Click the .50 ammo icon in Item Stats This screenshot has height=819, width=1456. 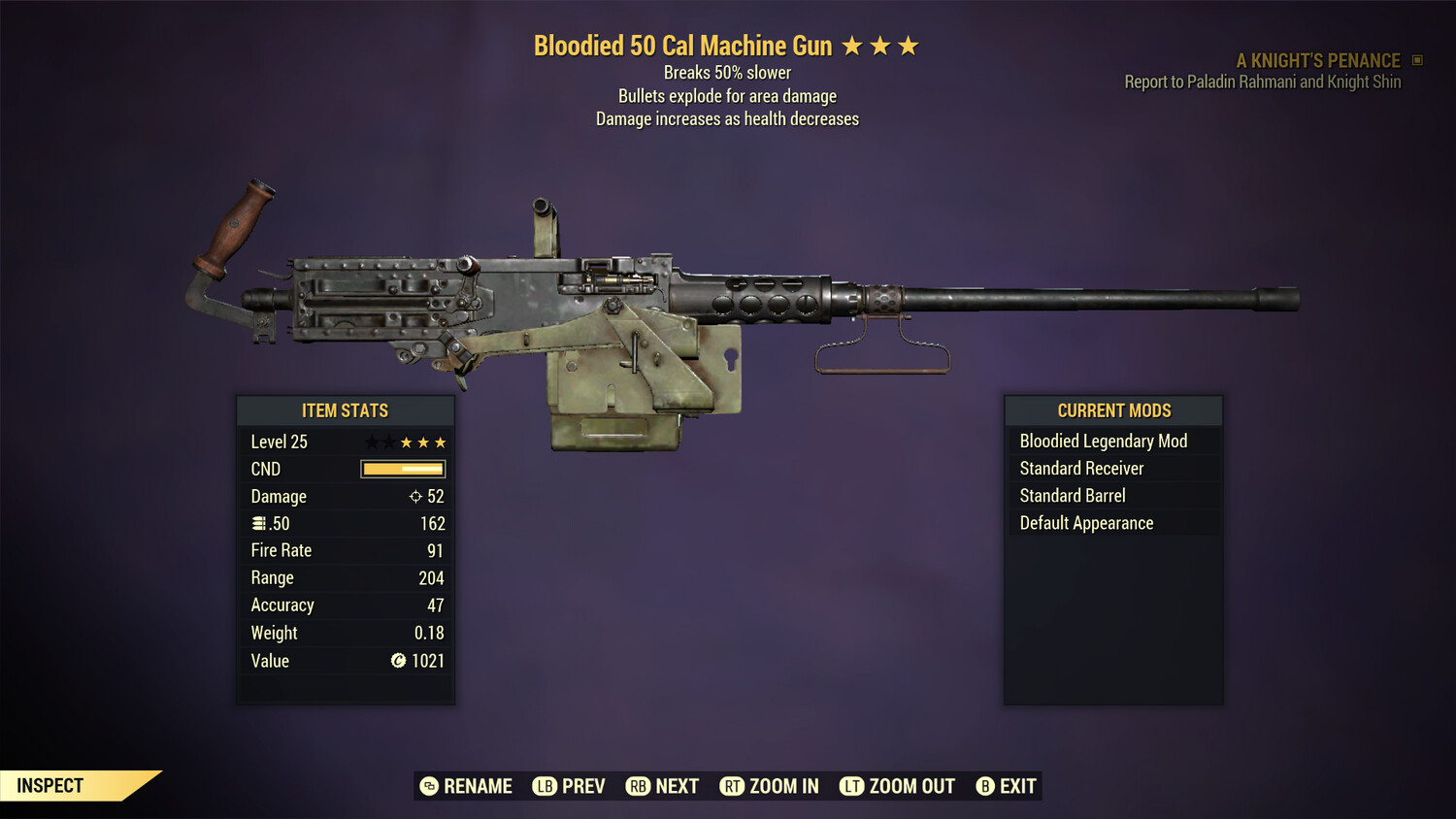click(x=259, y=523)
